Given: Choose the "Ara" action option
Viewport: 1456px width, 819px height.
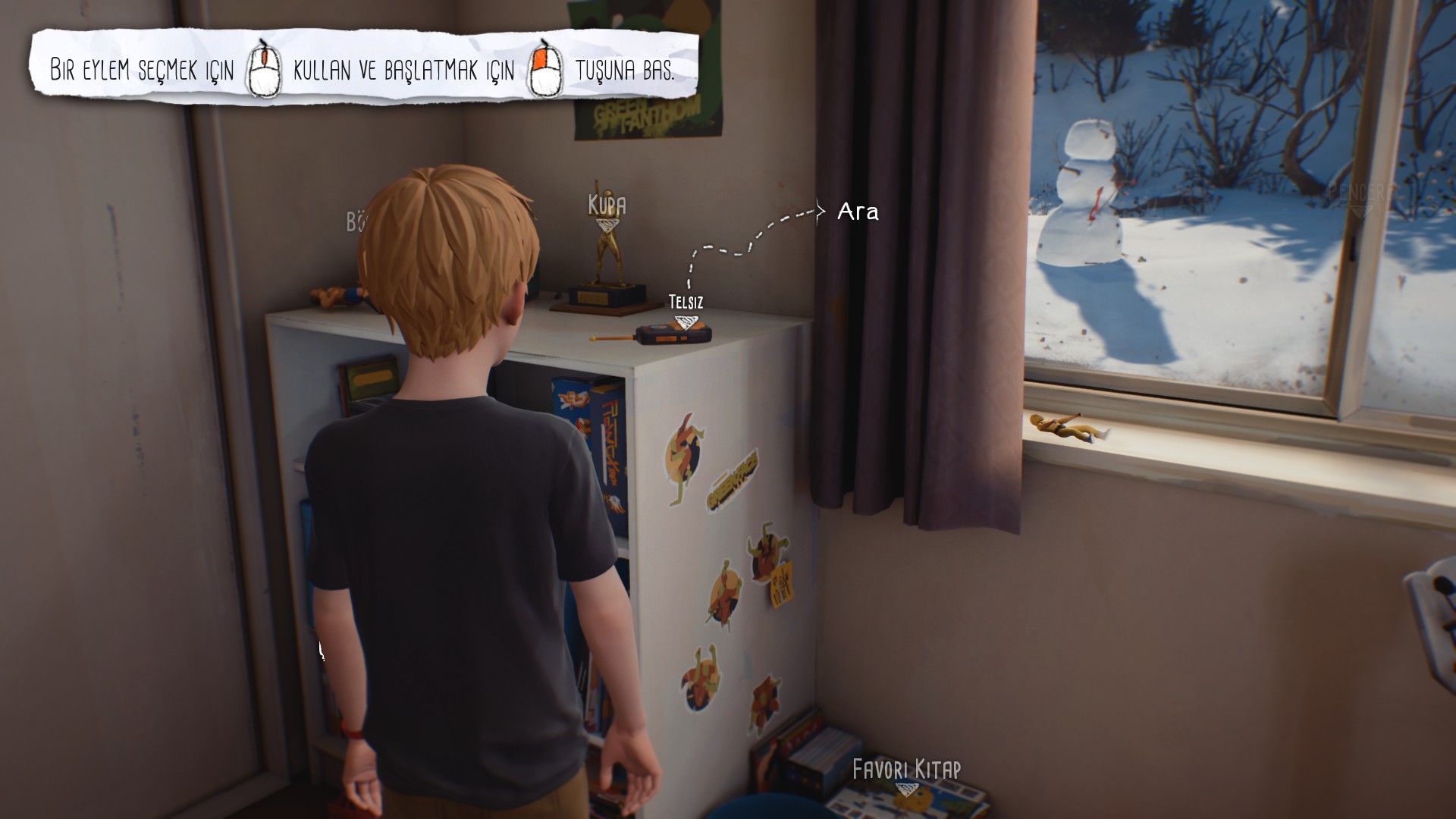Looking at the screenshot, I should pos(858,212).
